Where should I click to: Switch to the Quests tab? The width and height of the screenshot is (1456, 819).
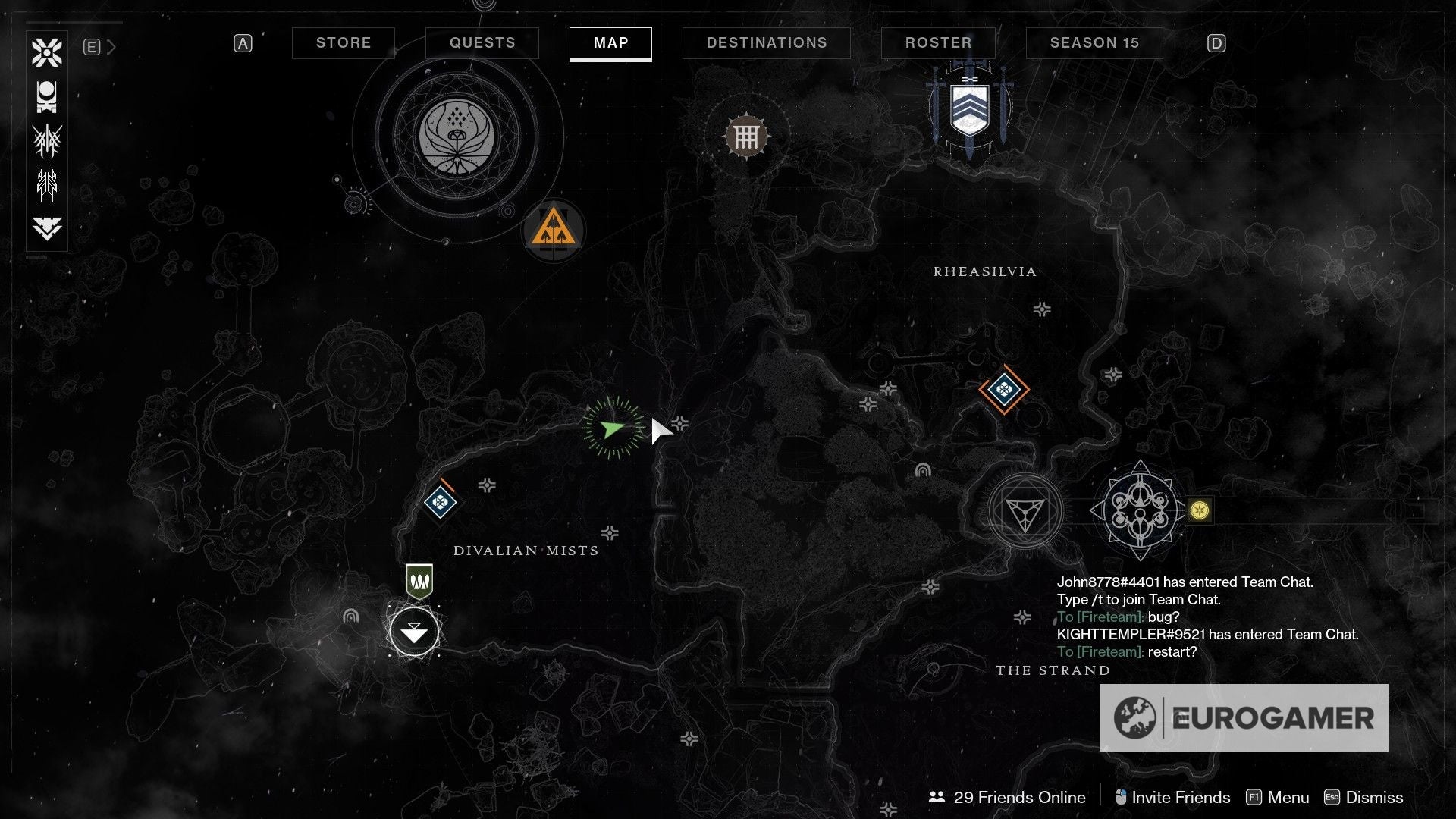coord(482,43)
